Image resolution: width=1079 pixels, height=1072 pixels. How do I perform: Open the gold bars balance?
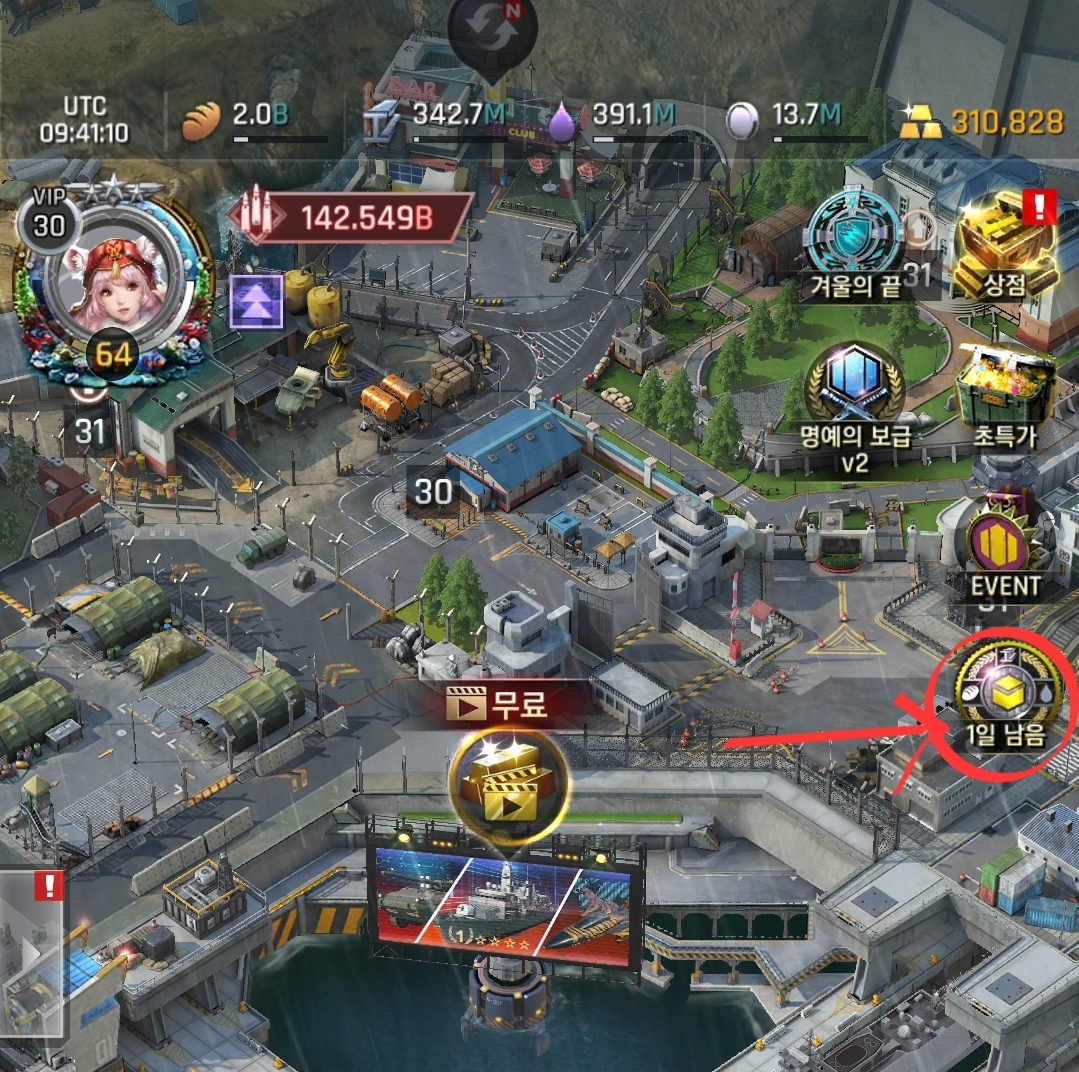983,122
